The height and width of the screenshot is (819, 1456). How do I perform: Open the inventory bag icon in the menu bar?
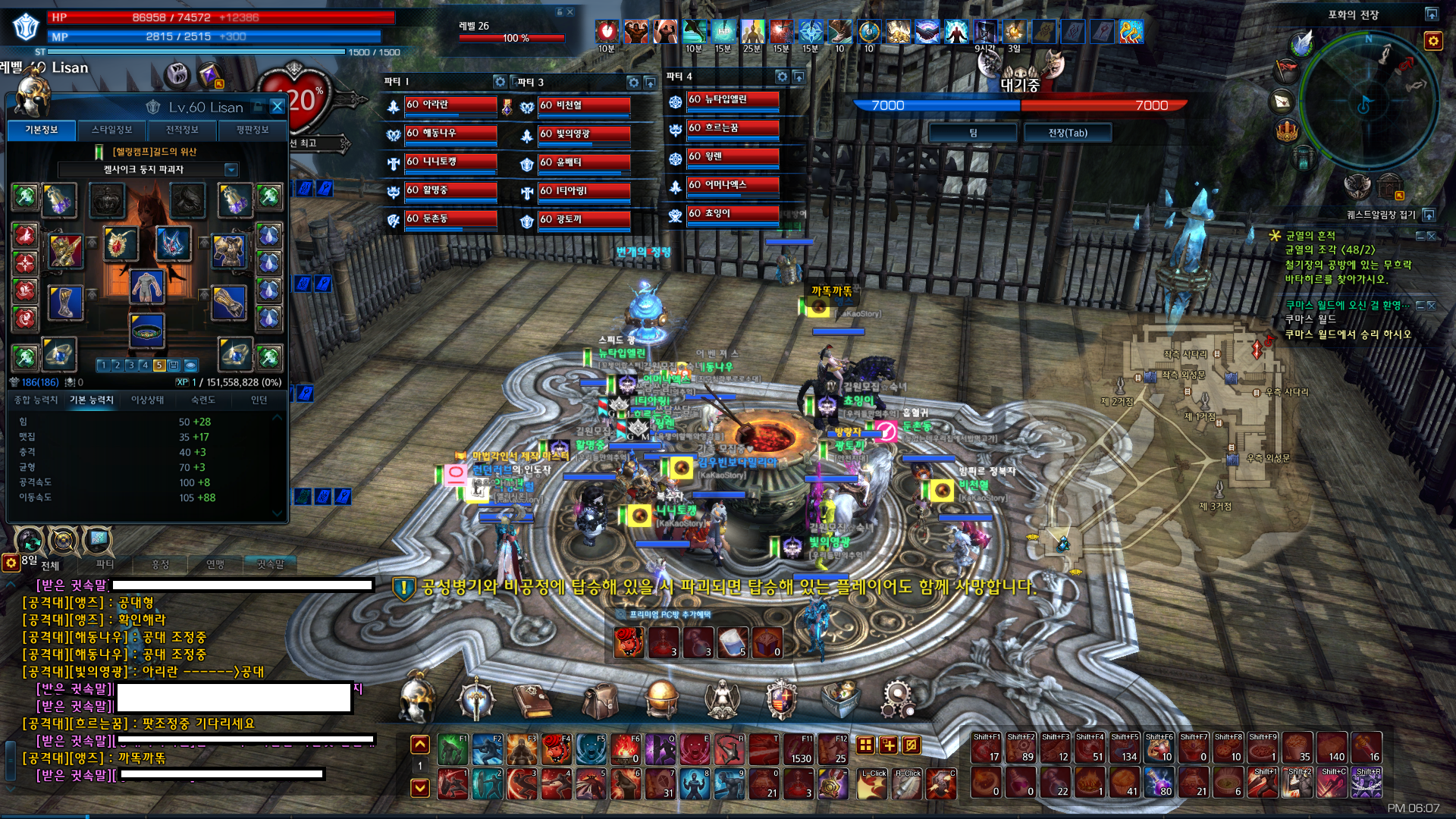(600, 699)
